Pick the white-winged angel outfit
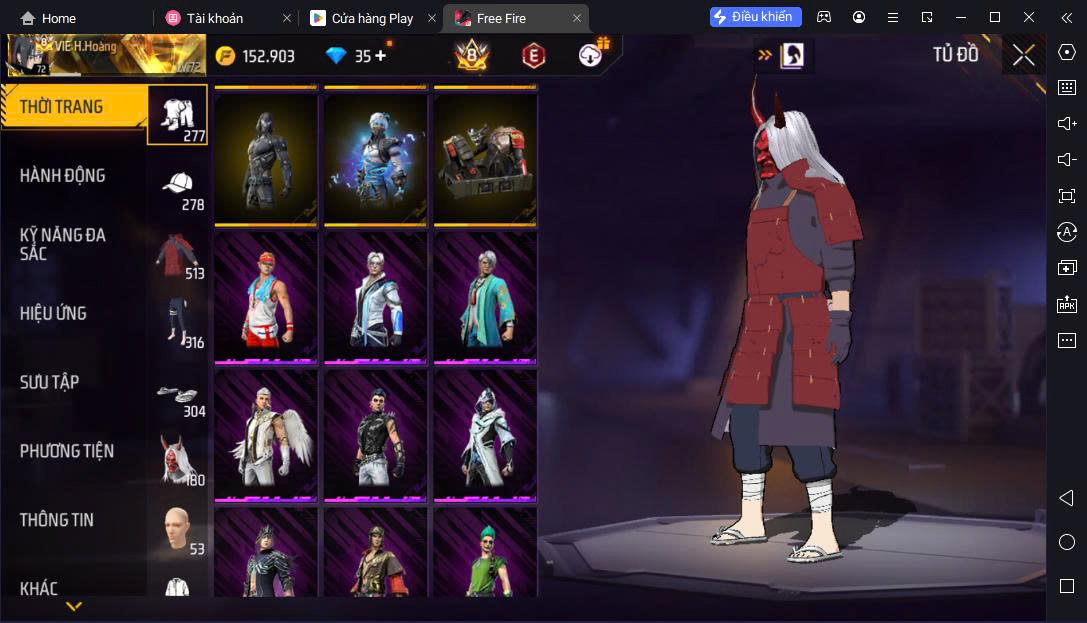Image resolution: width=1087 pixels, height=623 pixels. coord(266,435)
